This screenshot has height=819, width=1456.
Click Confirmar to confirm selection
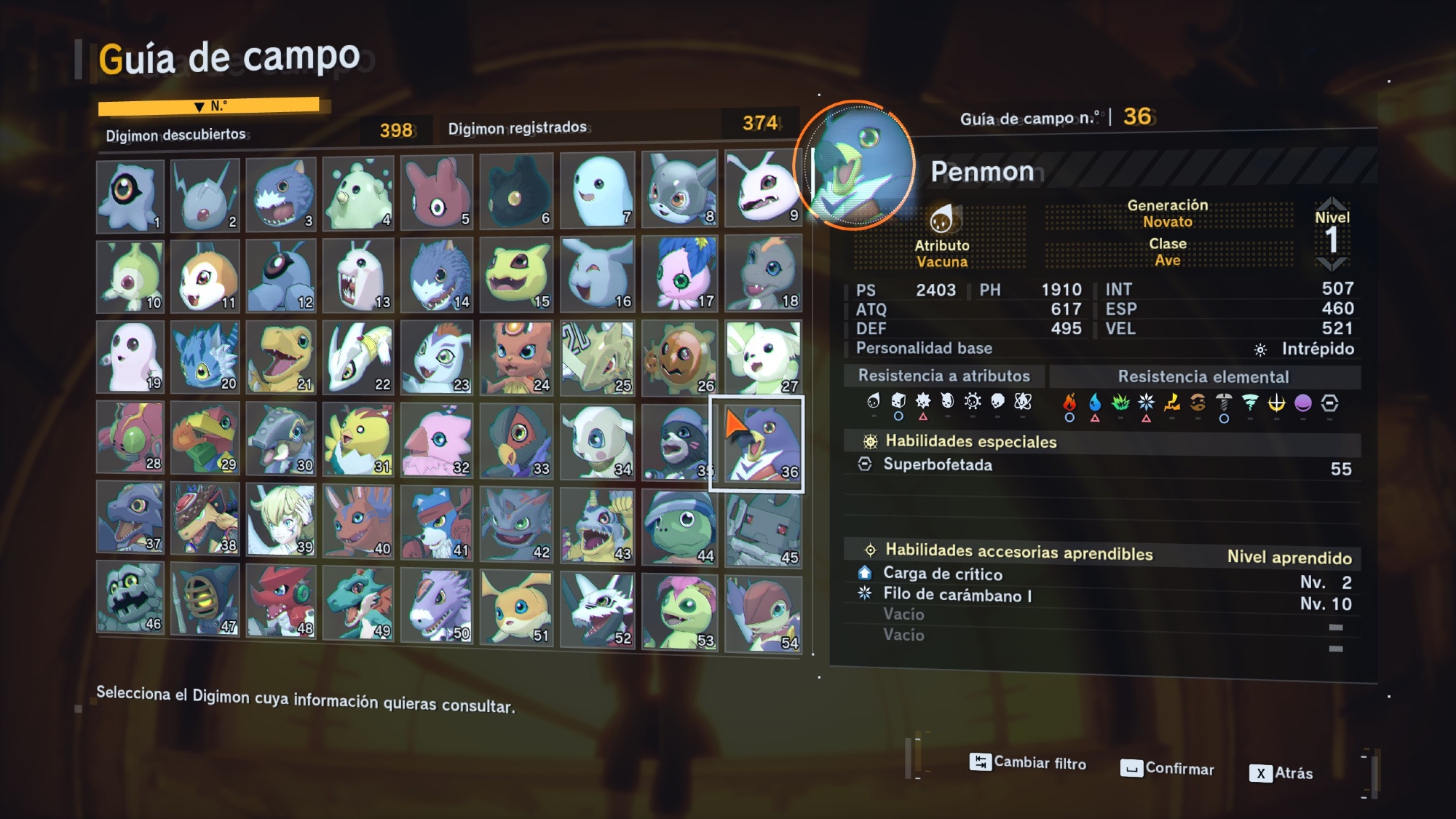(1167, 769)
